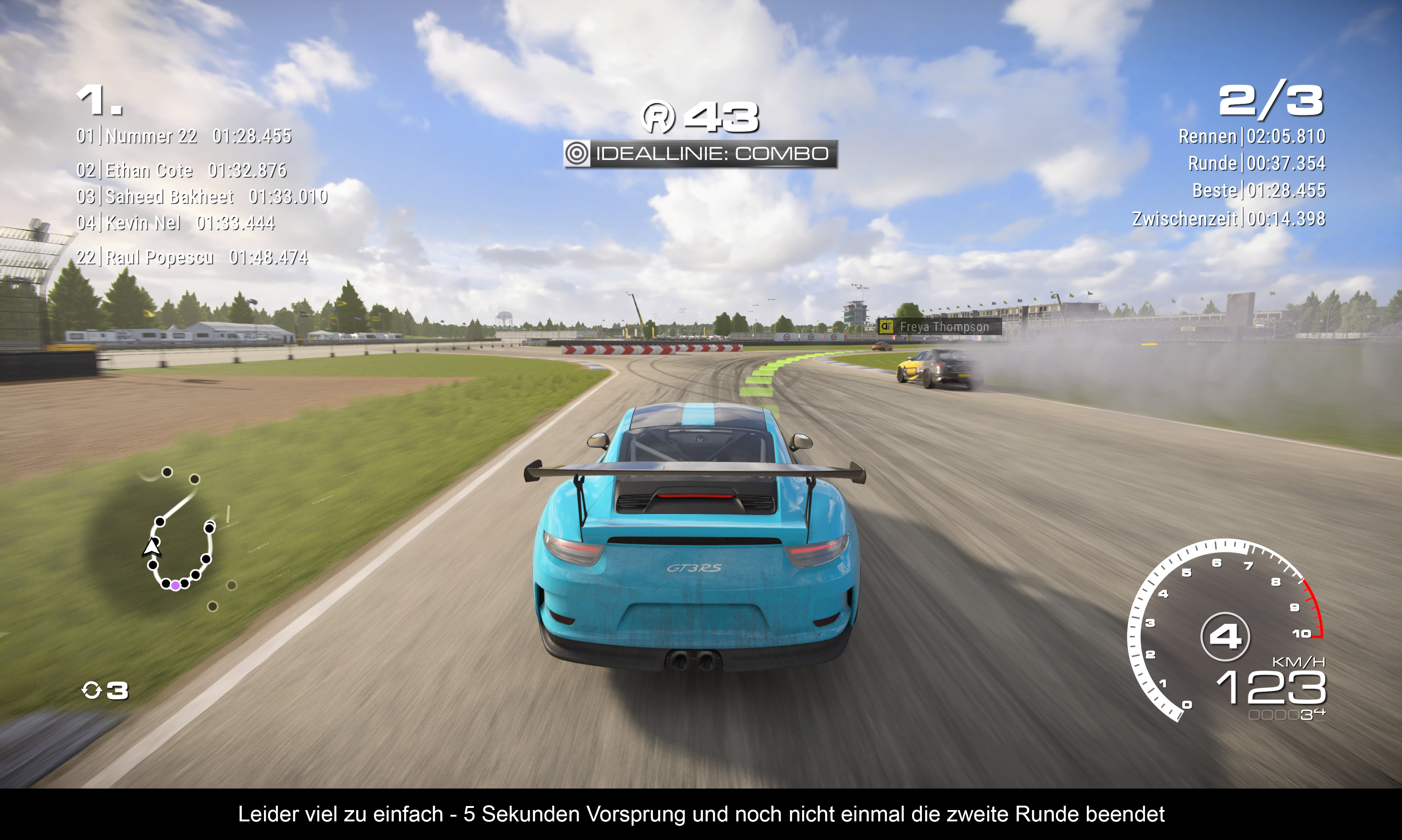
Task: Click the Raul Popescu leaderboard row
Action: (x=192, y=257)
